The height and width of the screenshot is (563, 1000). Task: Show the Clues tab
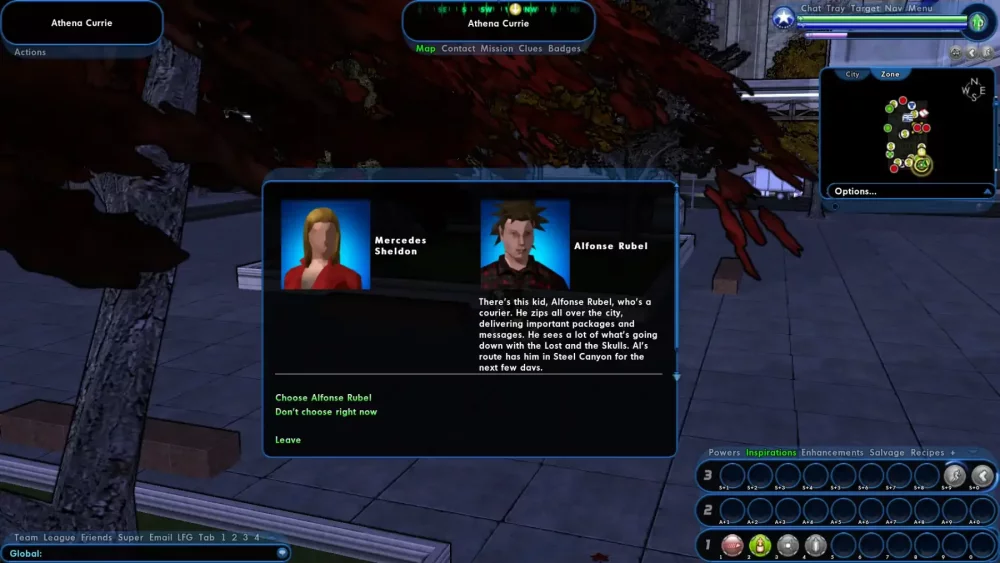[x=530, y=49]
